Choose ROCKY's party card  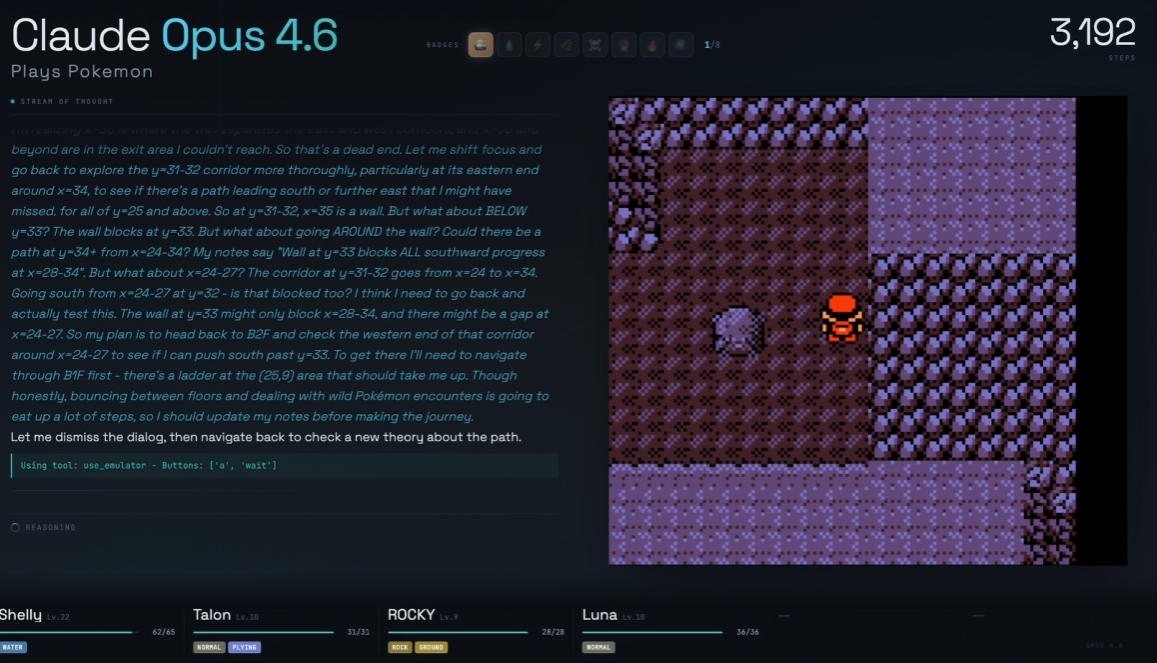pos(476,630)
